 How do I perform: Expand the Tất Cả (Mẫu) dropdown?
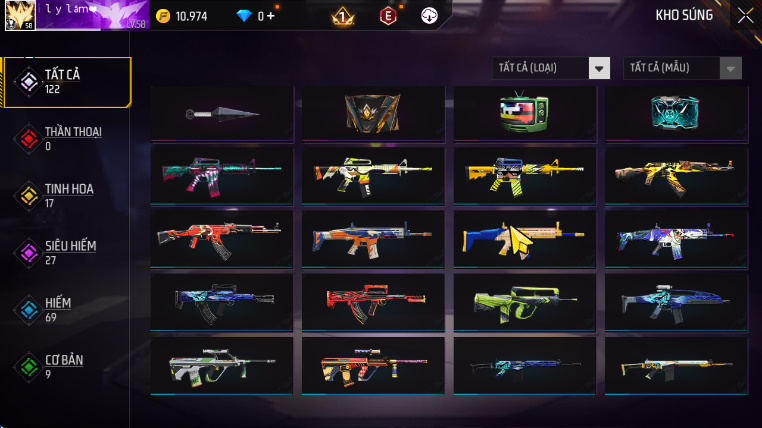(682, 68)
